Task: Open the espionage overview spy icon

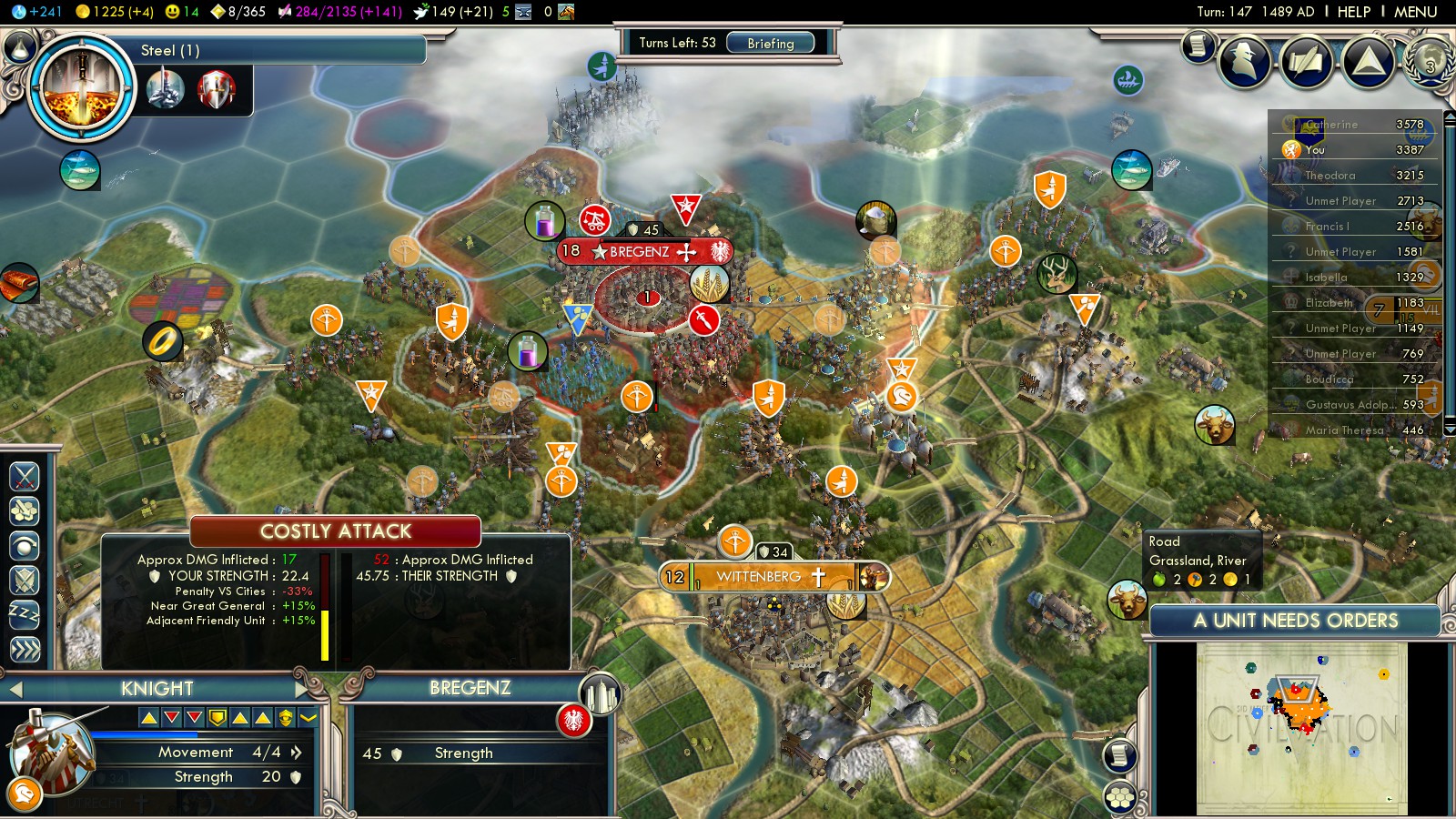Action: click(1244, 61)
